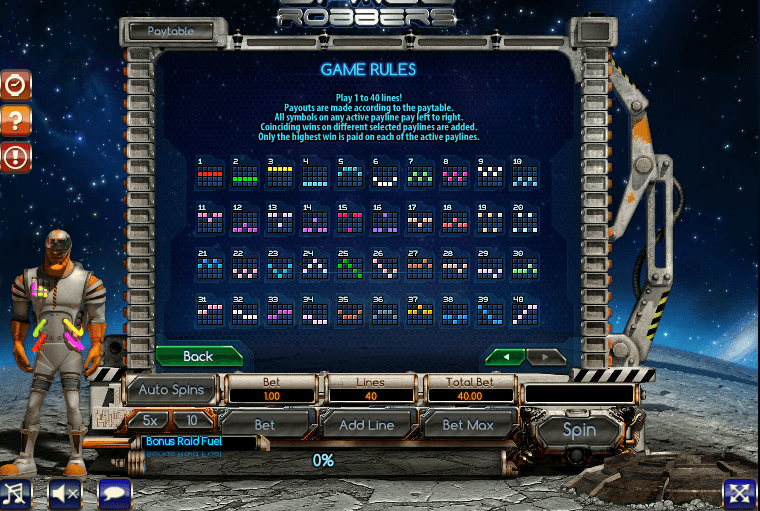Click the Bet button
Screen dimensions: 760x511
tap(264, 424)
